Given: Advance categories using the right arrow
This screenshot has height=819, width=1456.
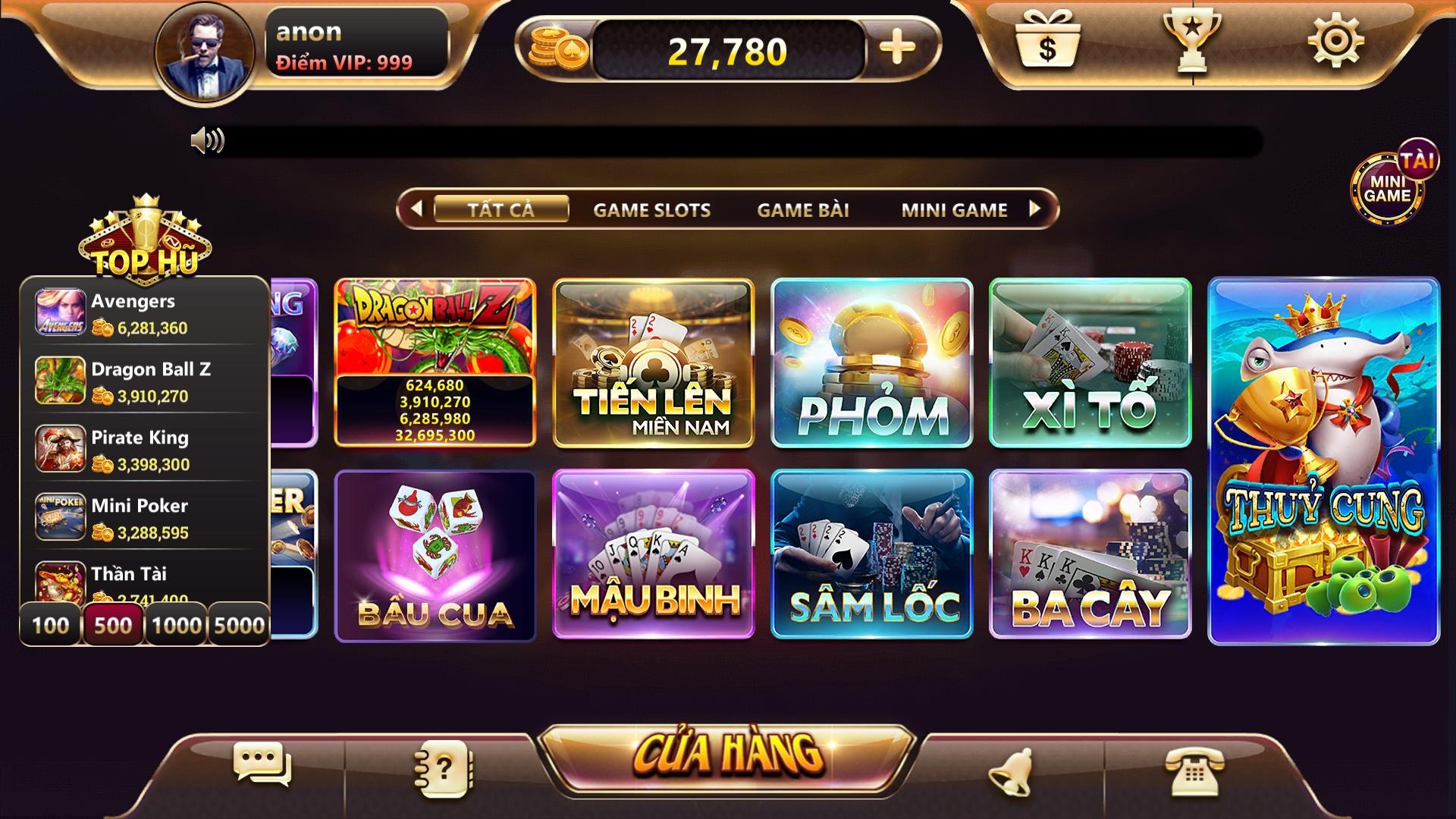Looking at the screenshot, I should point(1034,210).
